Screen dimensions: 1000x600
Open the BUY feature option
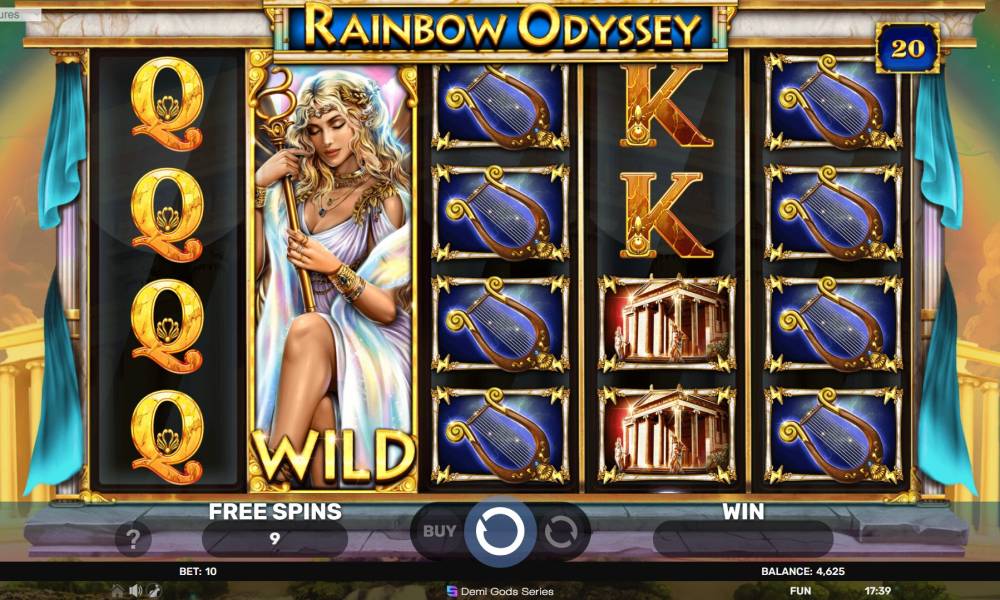coord(440,531)
